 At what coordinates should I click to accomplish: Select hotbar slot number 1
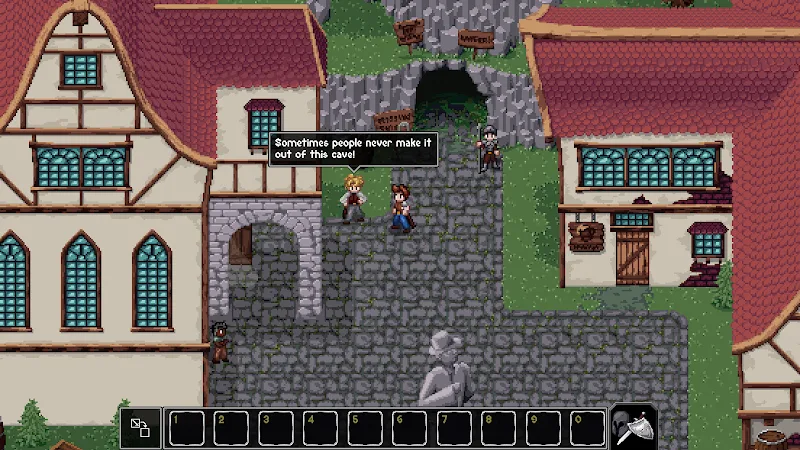(x=185, y=428)
